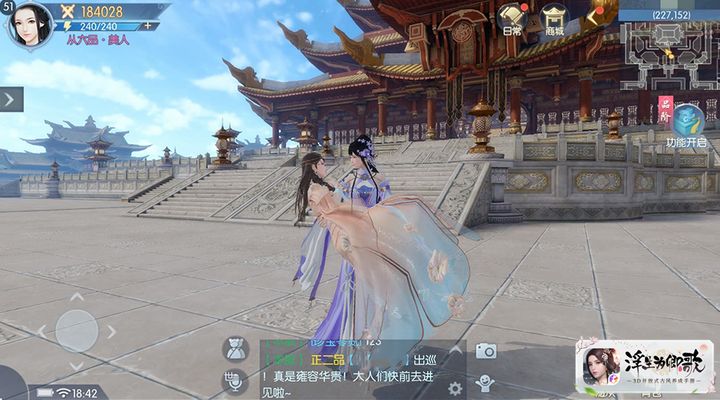720x400 pixels.
Task: Tap the virtual joystick pad
Action: coord(76,330)
